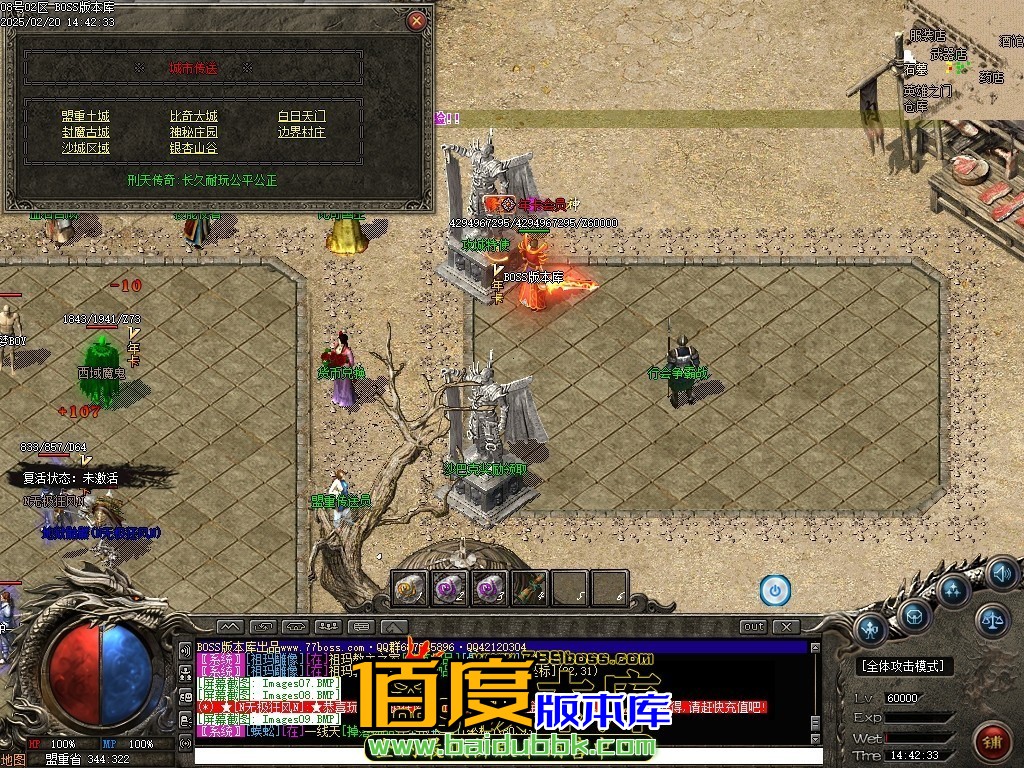Go to 边界村庄 via teleport list
This screenshot has width=1024, height=768.
coord(301,132)
